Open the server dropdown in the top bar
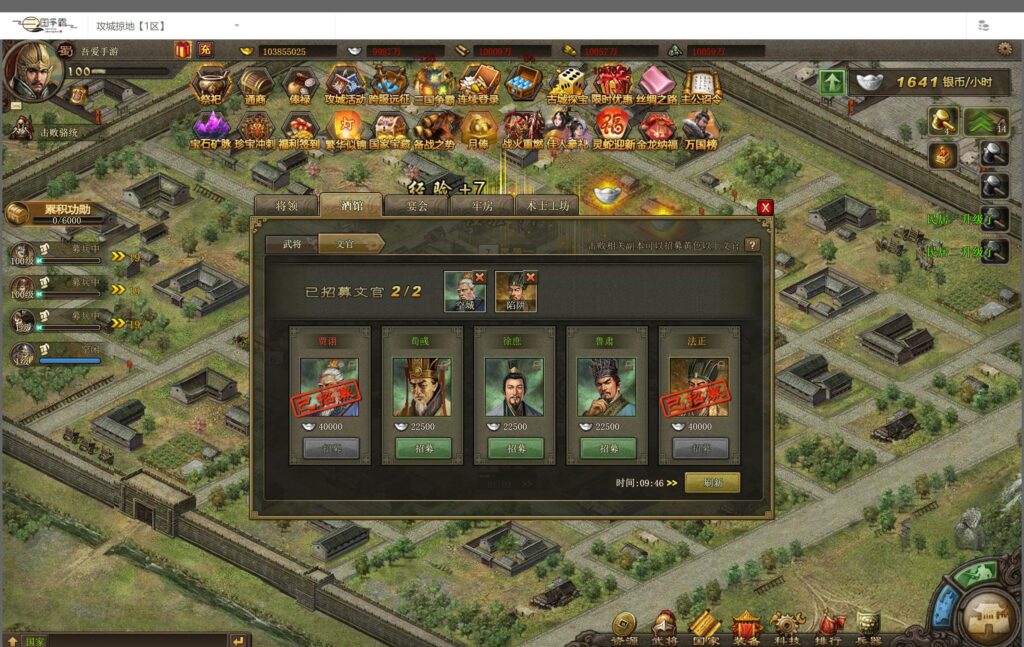This screenshot has height=647, width=1024. [237, 25]
